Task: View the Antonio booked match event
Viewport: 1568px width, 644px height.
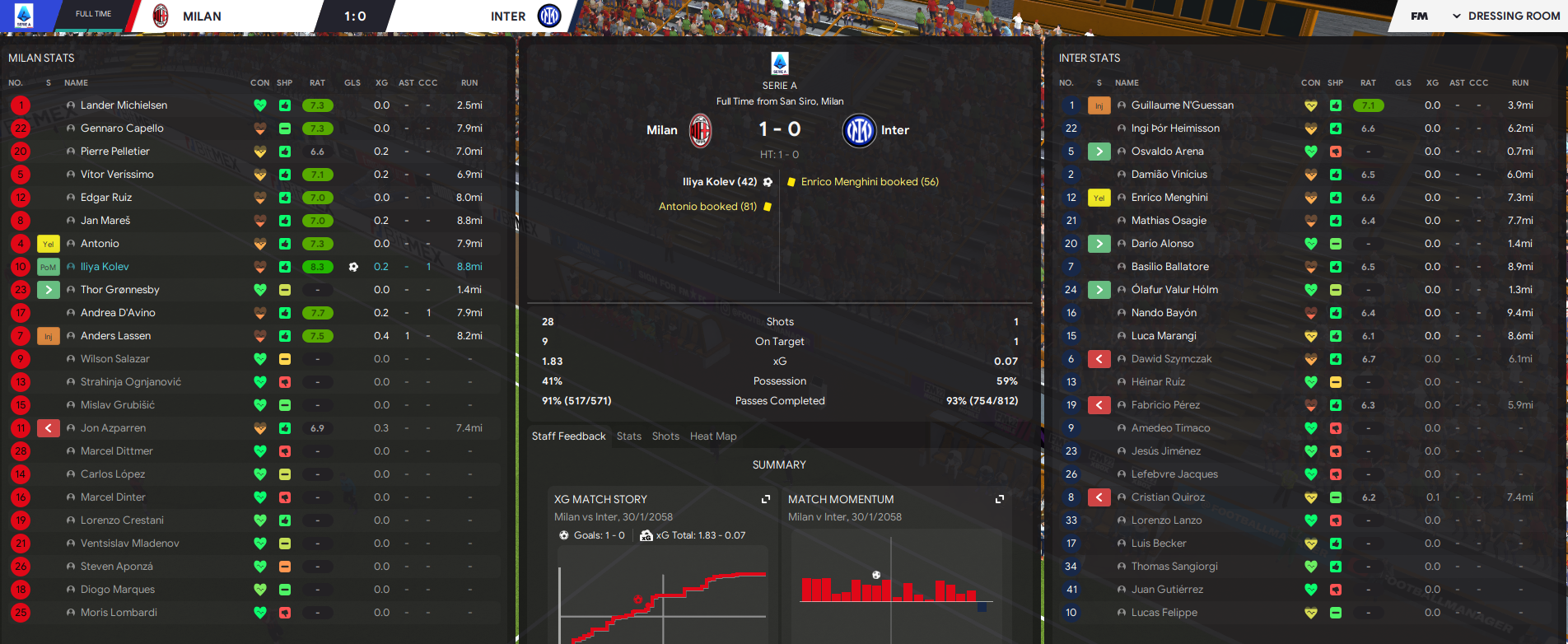Action: tap(707, 207)
